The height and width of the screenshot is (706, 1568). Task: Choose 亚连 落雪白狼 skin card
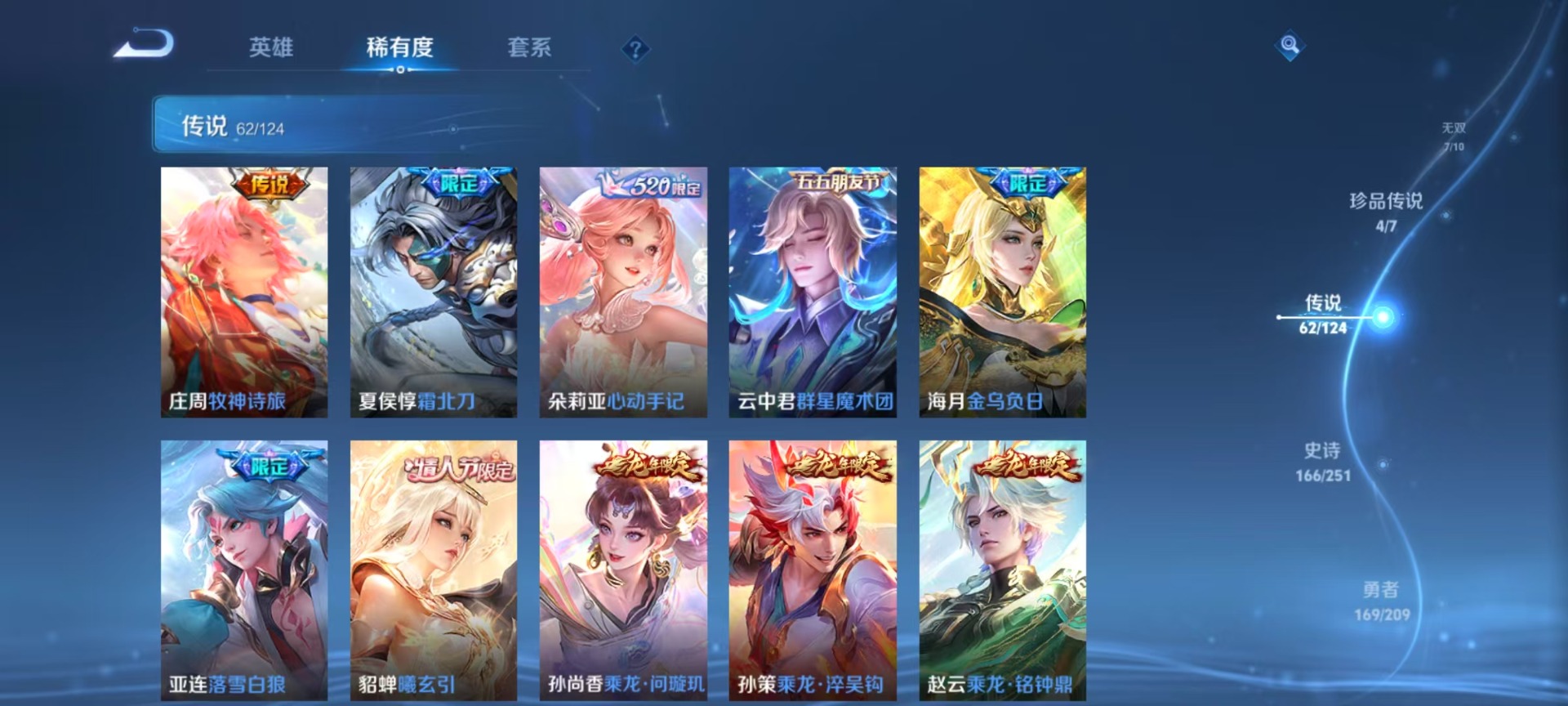point(244,570)
